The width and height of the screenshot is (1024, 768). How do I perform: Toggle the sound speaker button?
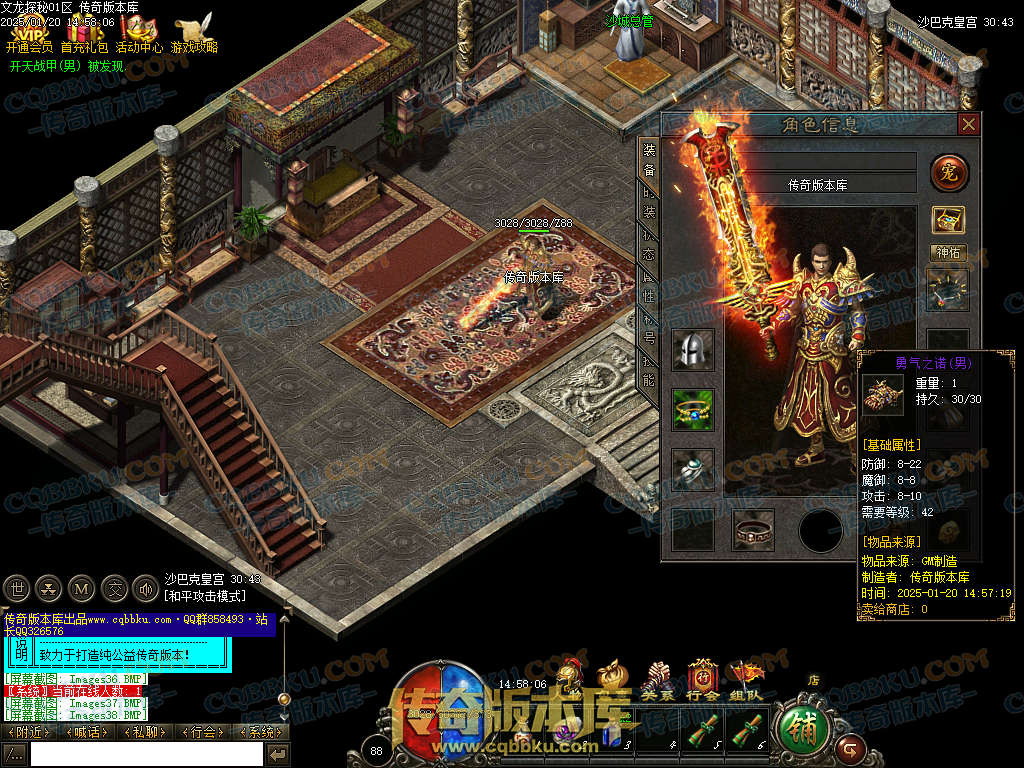pos(145,587)
